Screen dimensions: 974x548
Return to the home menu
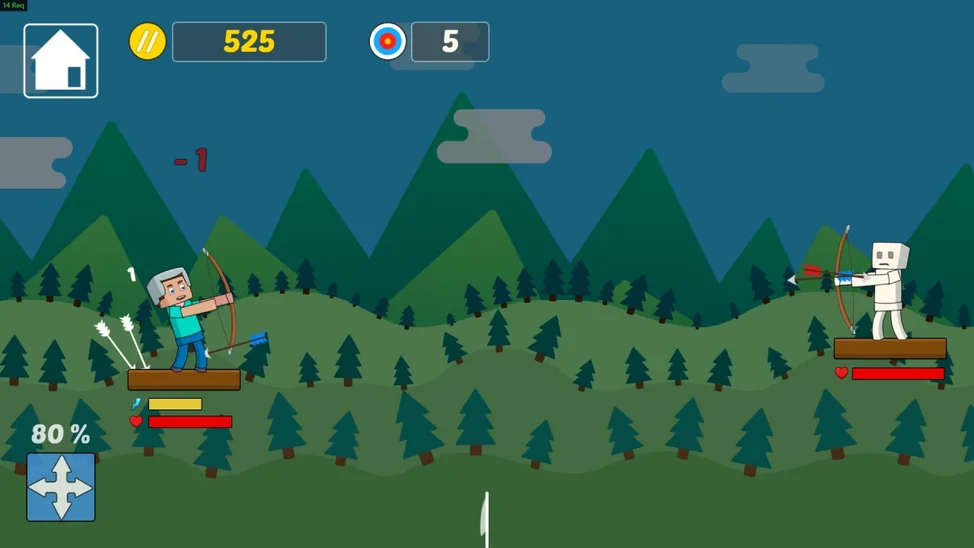point(61,61)
